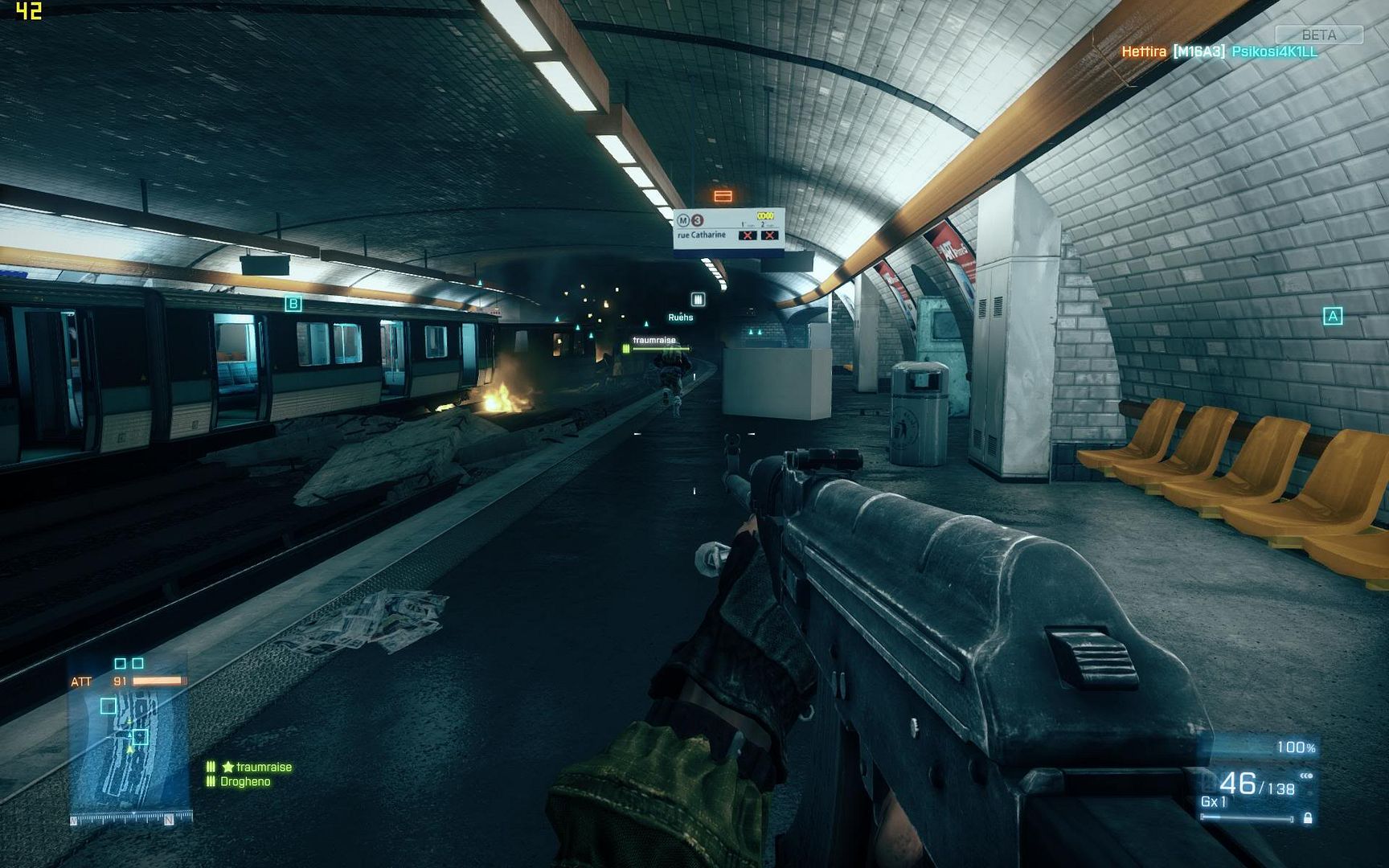Click the ammo icon above Ruehs
The width and height of the screenshot is (1389, 868).
click(x=698, y=299)
